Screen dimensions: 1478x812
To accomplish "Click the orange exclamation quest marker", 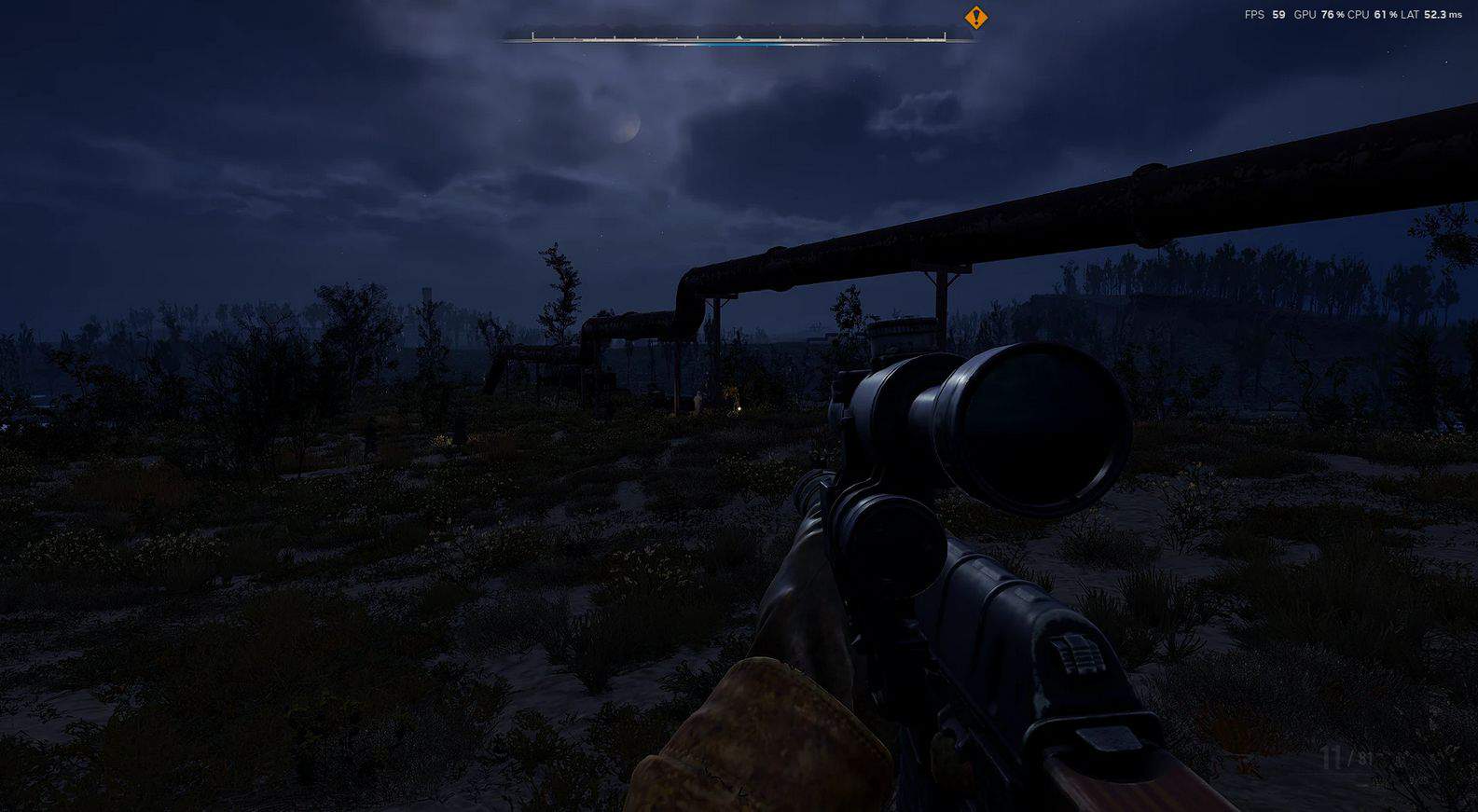I will click(x=975, y=17).
